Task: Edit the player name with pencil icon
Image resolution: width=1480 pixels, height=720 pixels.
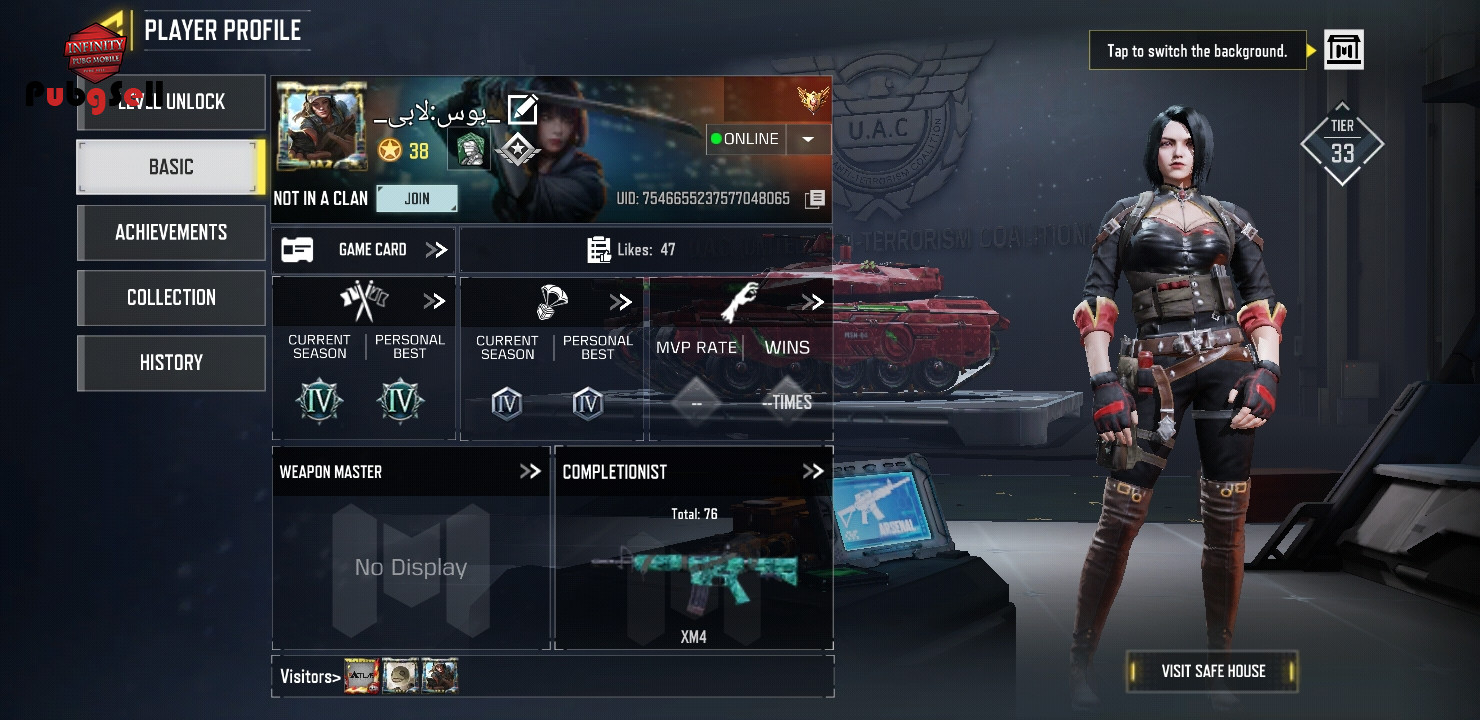Action: coord(522,109)
